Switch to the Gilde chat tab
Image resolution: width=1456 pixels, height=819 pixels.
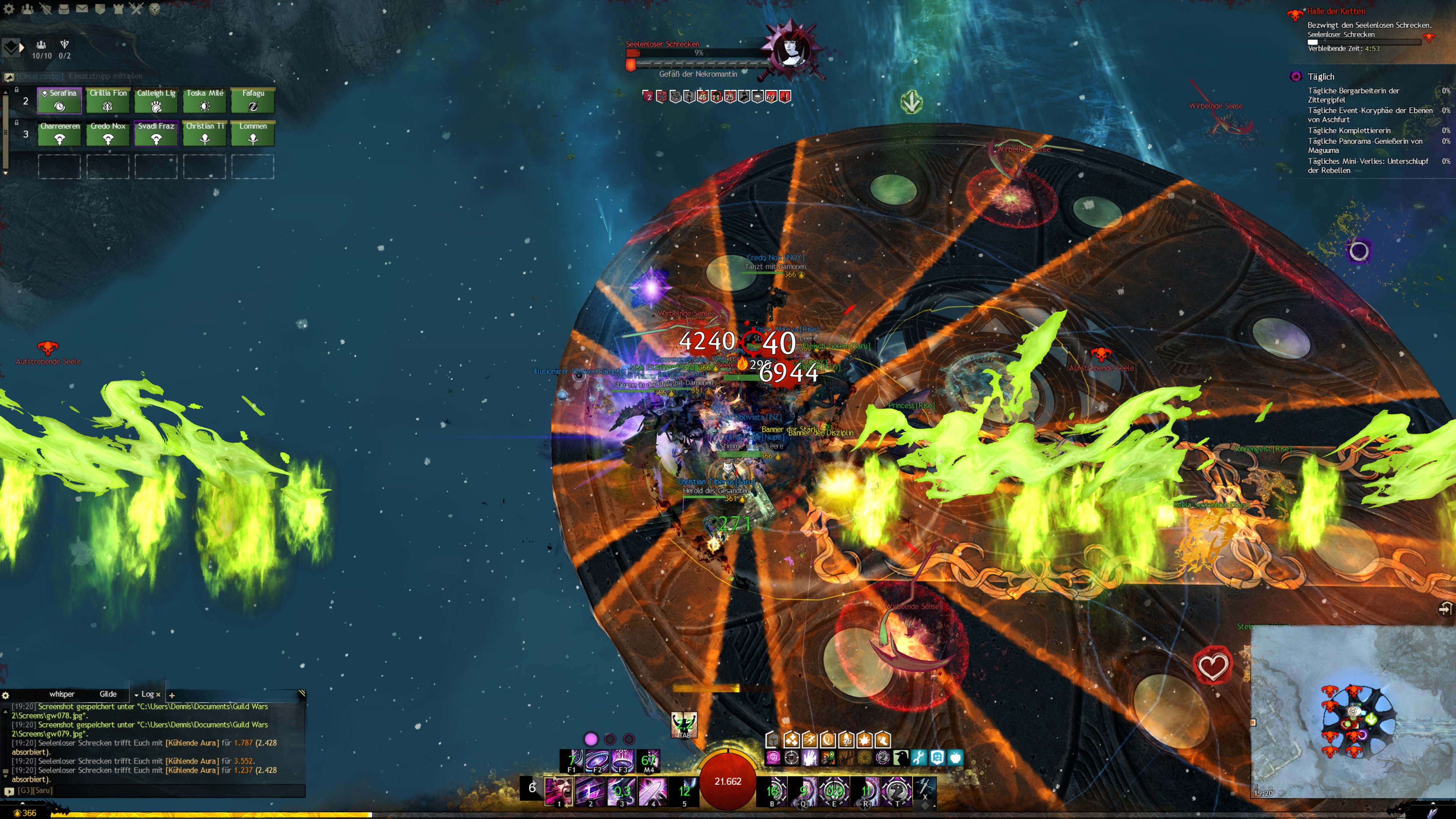(108, 694)
